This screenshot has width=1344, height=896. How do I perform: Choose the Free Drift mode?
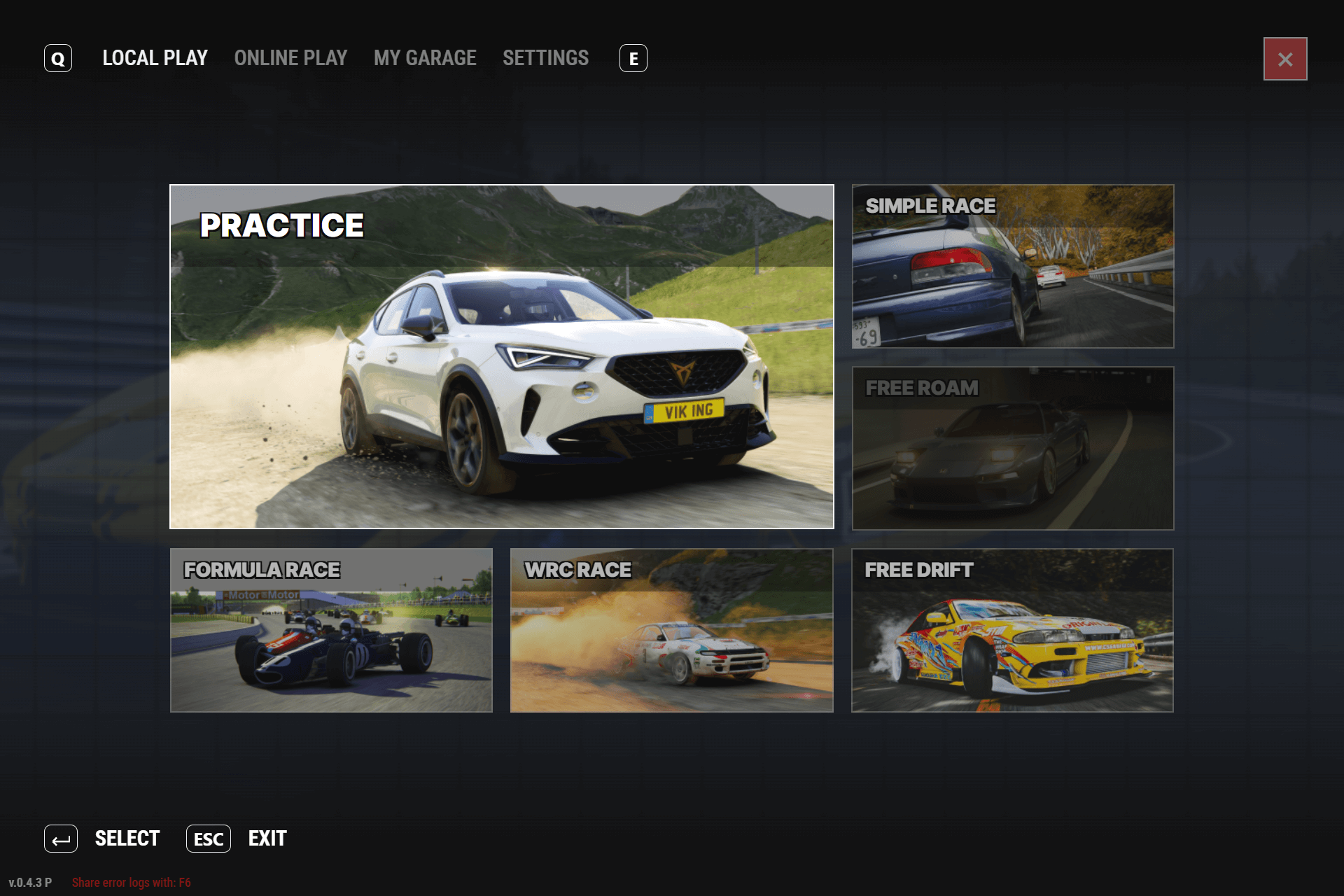coord(1012,630)
